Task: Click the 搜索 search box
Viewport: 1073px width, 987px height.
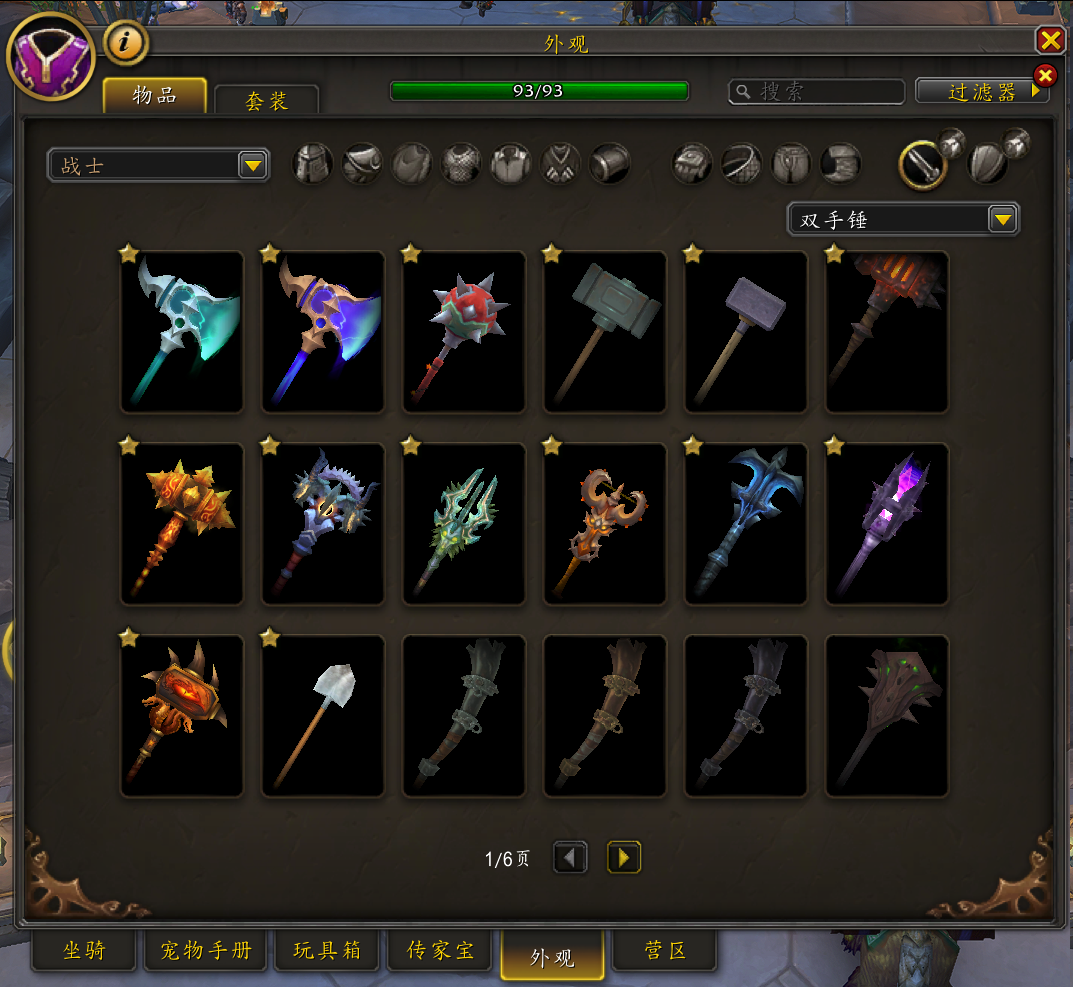Action: [816, 92]
